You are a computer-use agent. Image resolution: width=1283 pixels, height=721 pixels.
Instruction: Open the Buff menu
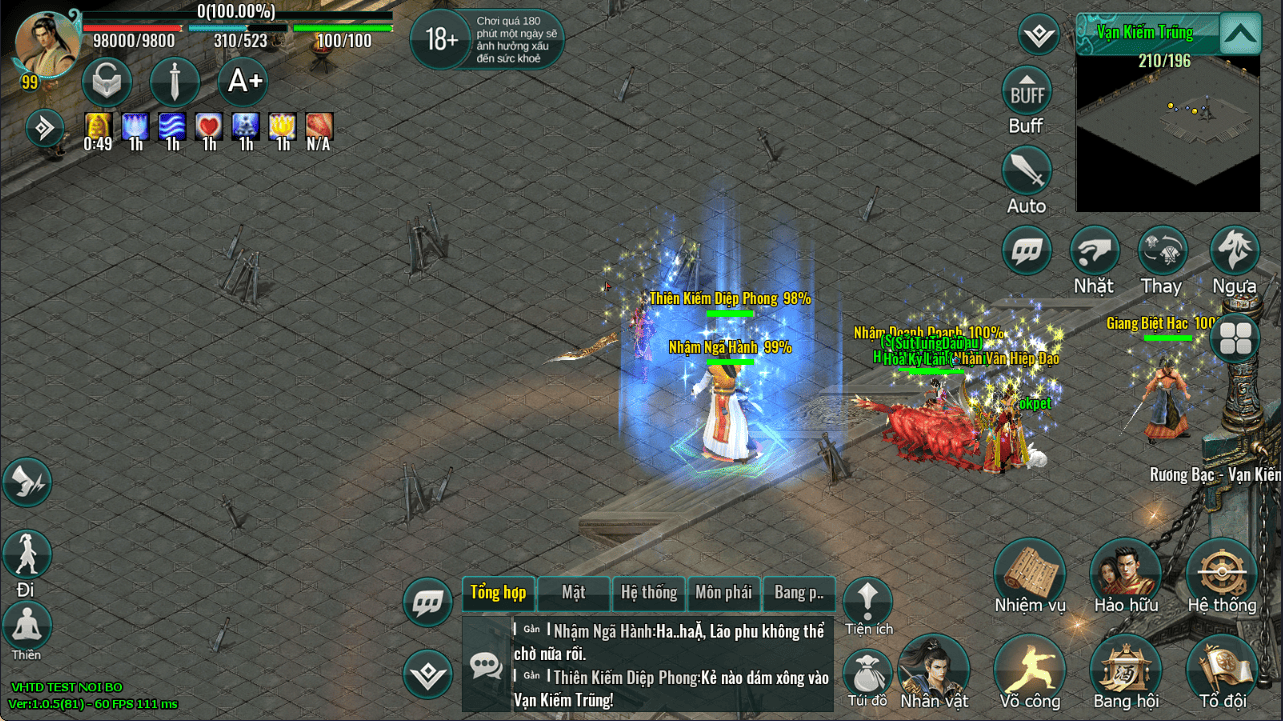click(x=1026, y=92)
